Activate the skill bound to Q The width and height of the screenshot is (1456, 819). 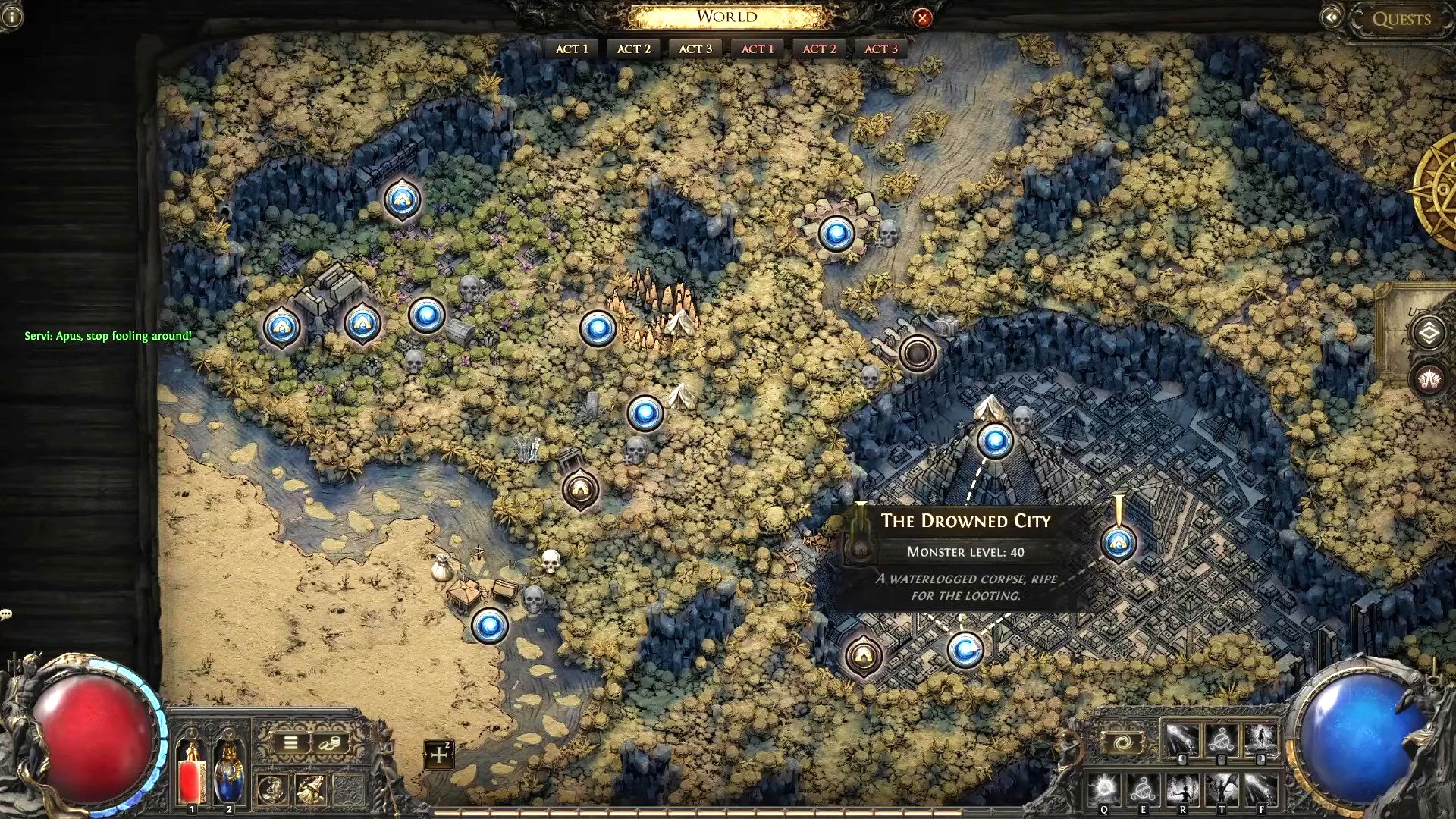(1103, 789)
